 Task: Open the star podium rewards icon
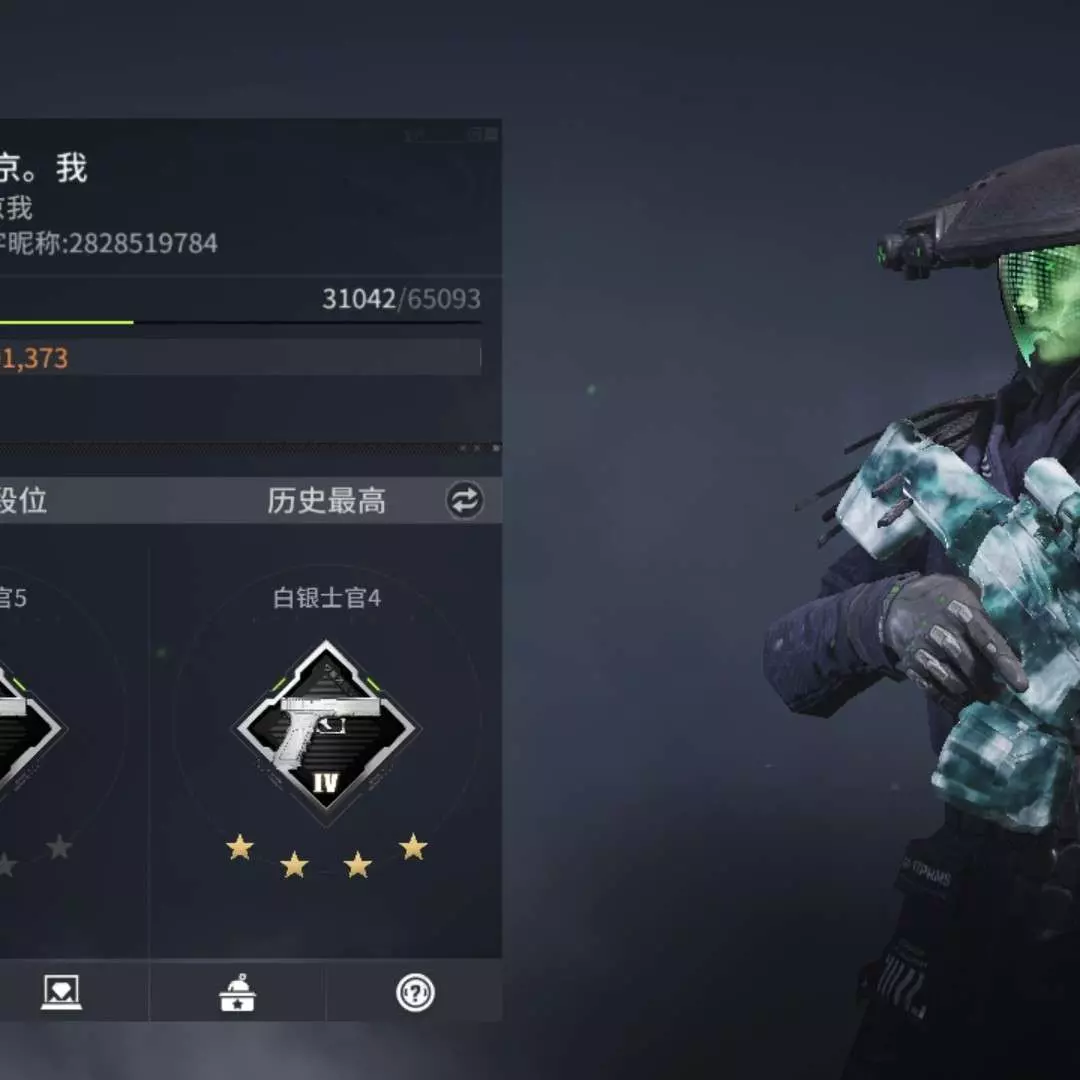[238, 992]
